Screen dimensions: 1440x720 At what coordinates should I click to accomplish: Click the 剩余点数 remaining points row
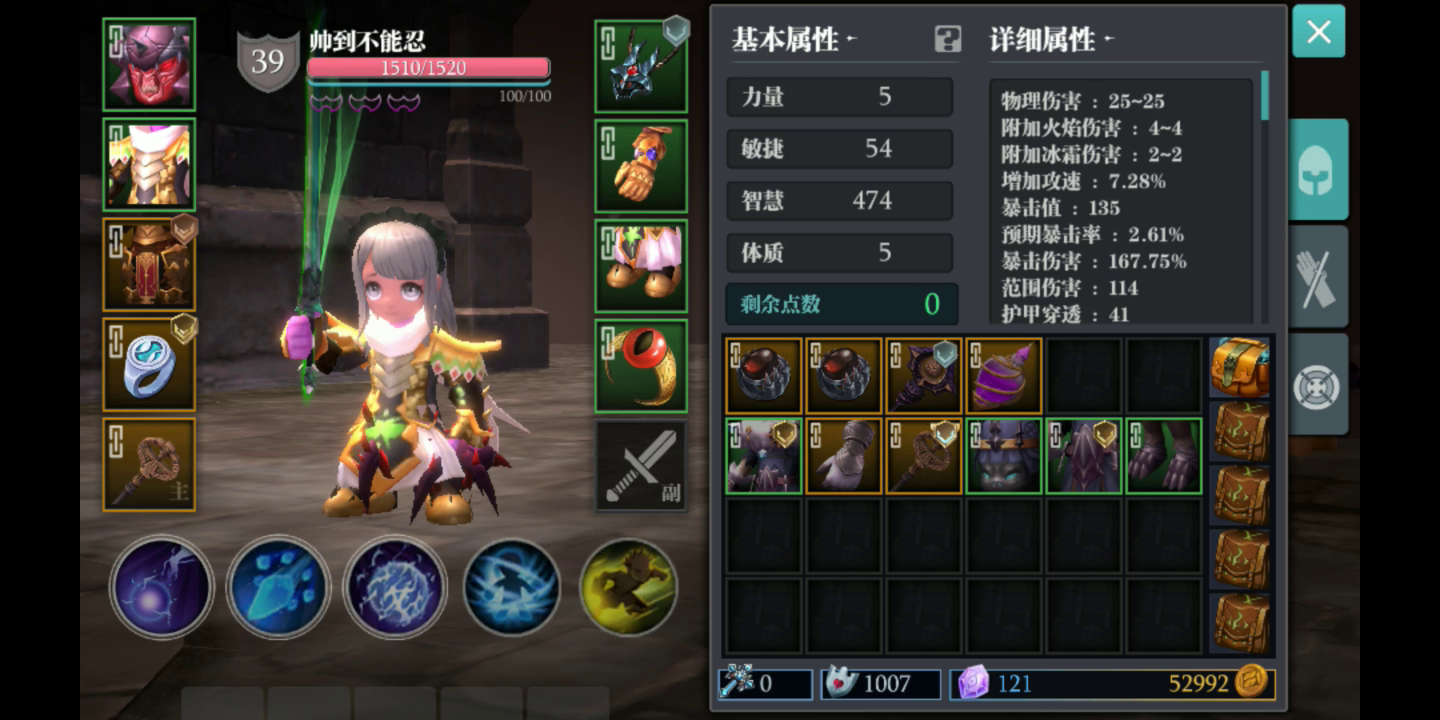pos(840,304)
